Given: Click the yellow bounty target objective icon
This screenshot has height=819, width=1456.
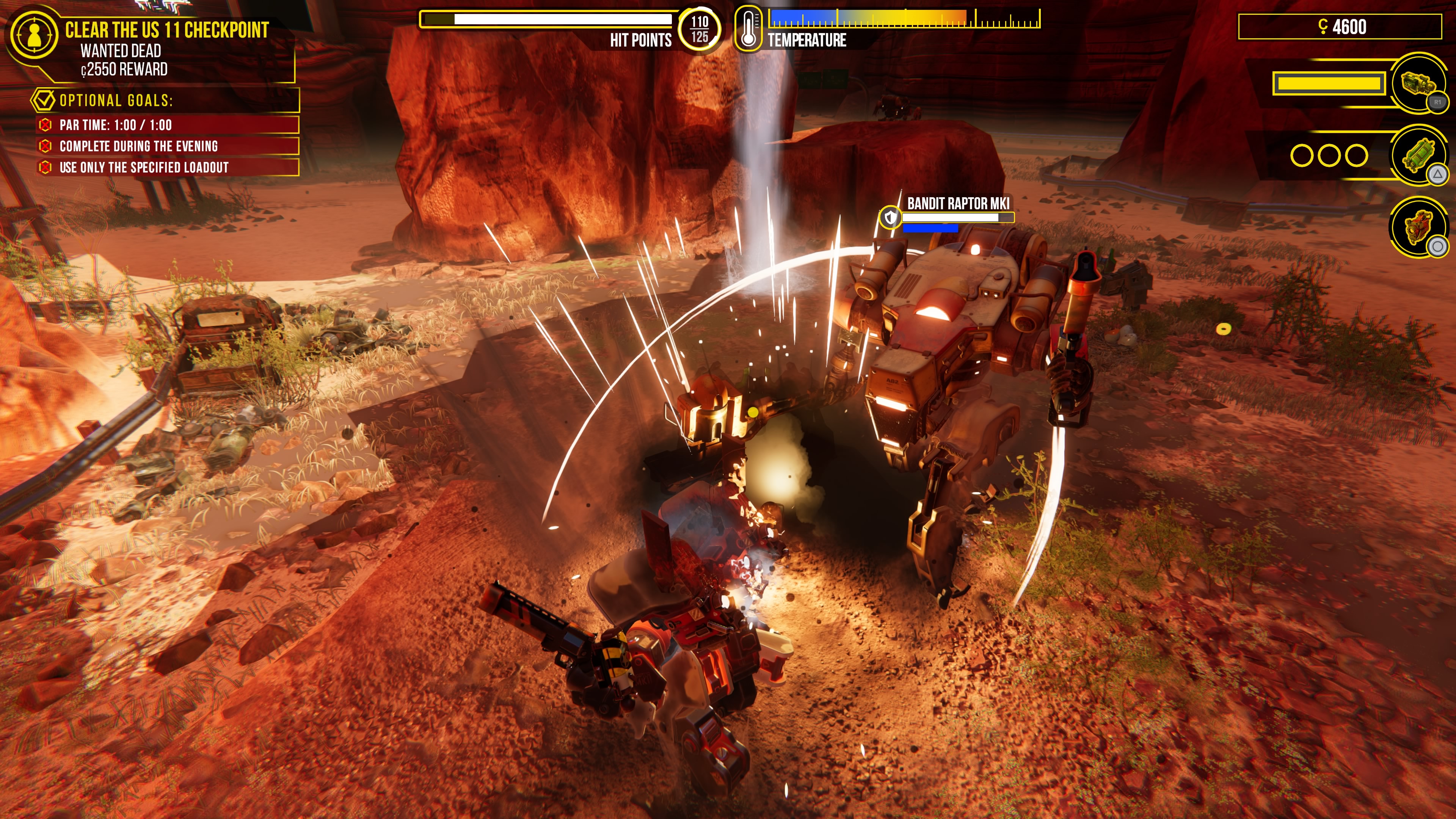Looking at the screenshot, I should 34,35.
